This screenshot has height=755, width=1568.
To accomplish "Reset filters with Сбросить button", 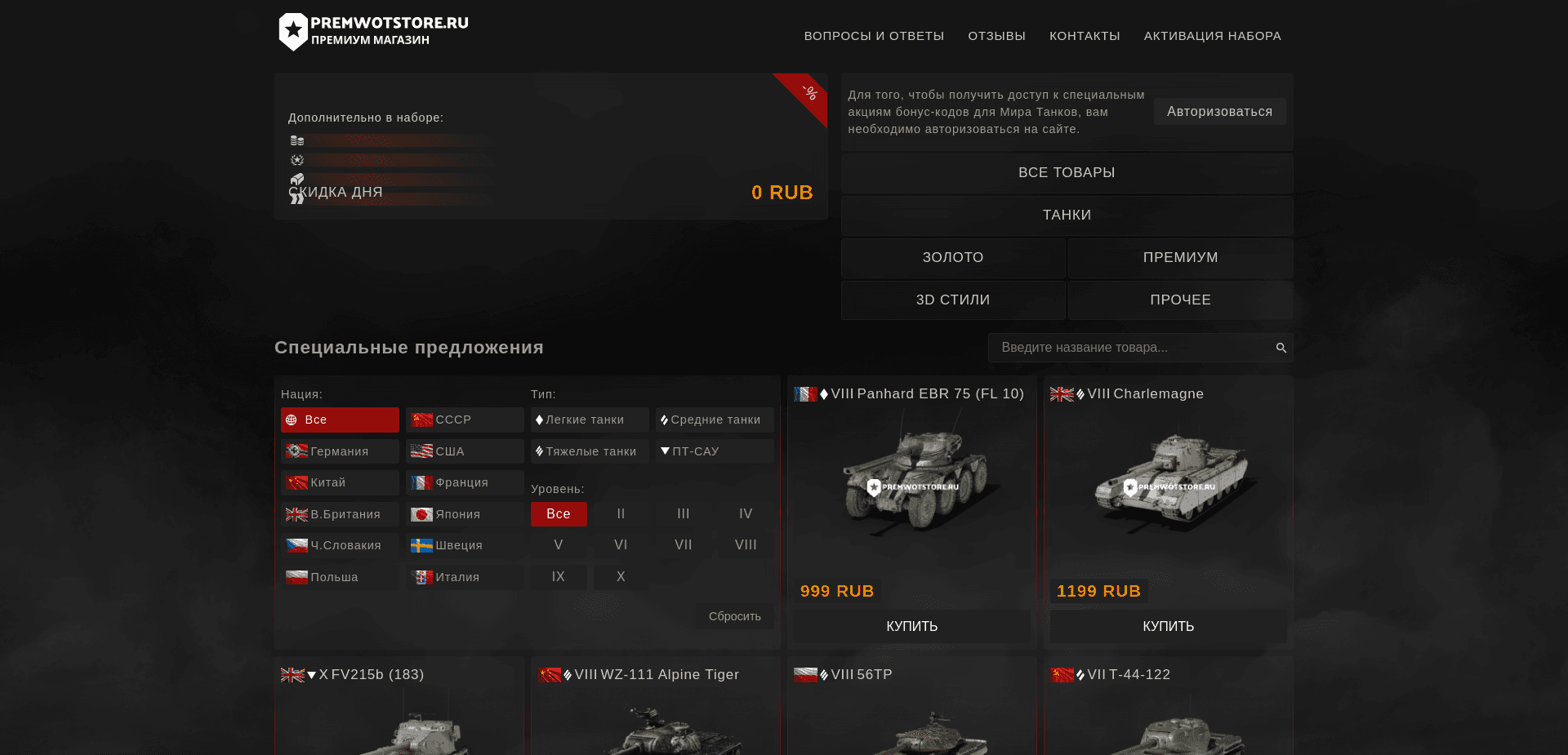I will pos(734,616).
